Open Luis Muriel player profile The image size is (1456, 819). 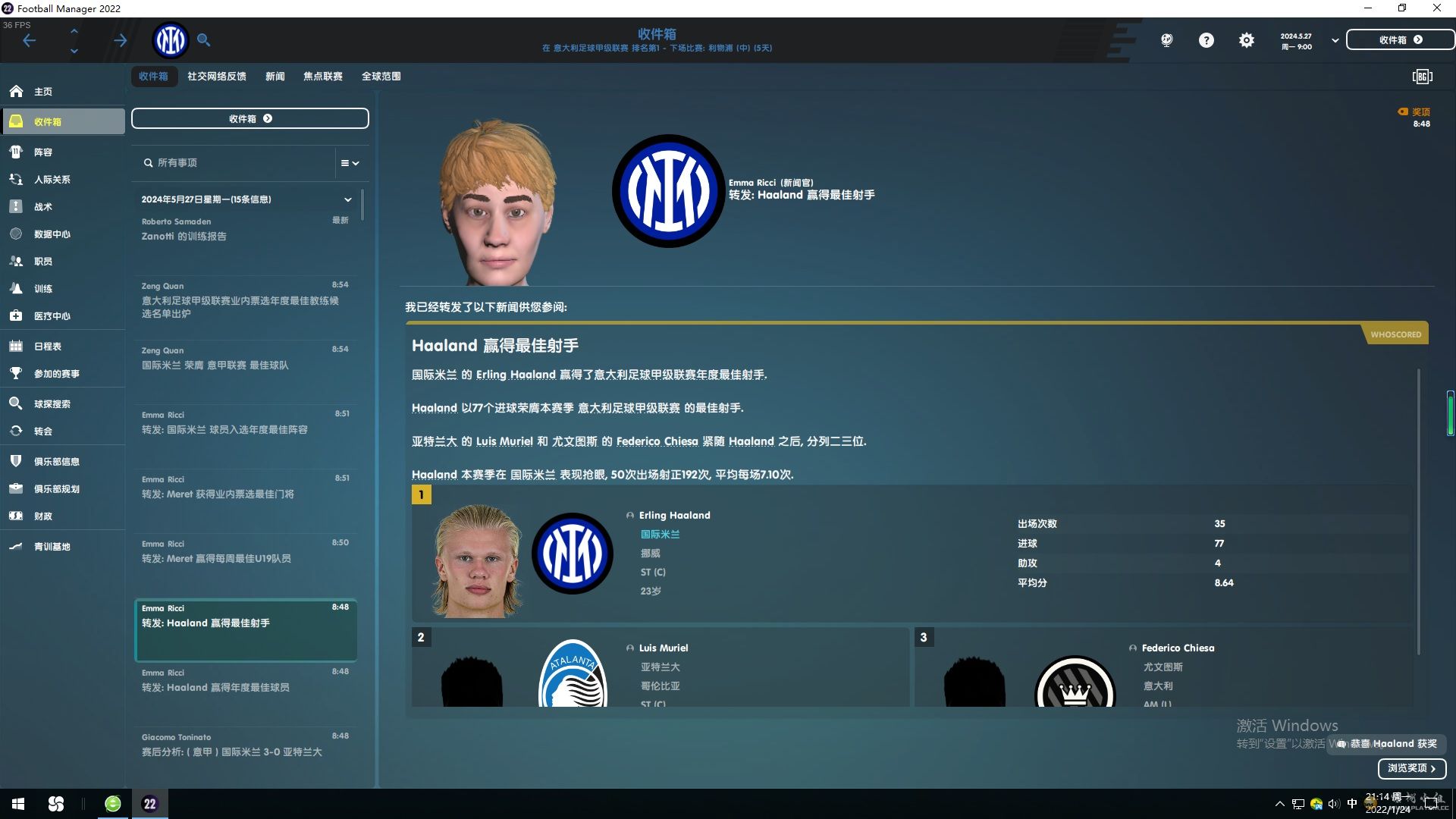(x=663, y=648)
